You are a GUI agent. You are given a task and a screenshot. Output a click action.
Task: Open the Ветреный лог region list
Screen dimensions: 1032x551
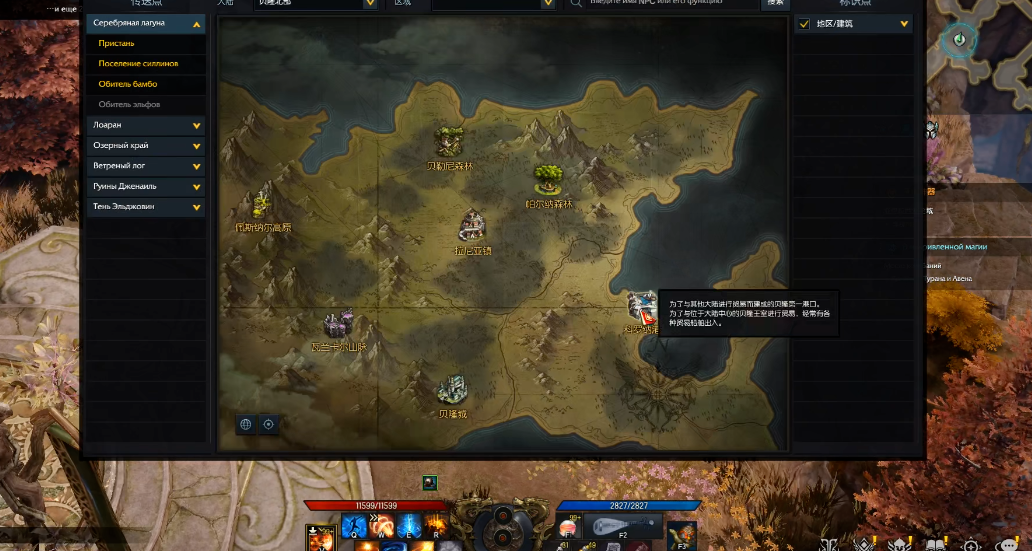pos(197,166)
